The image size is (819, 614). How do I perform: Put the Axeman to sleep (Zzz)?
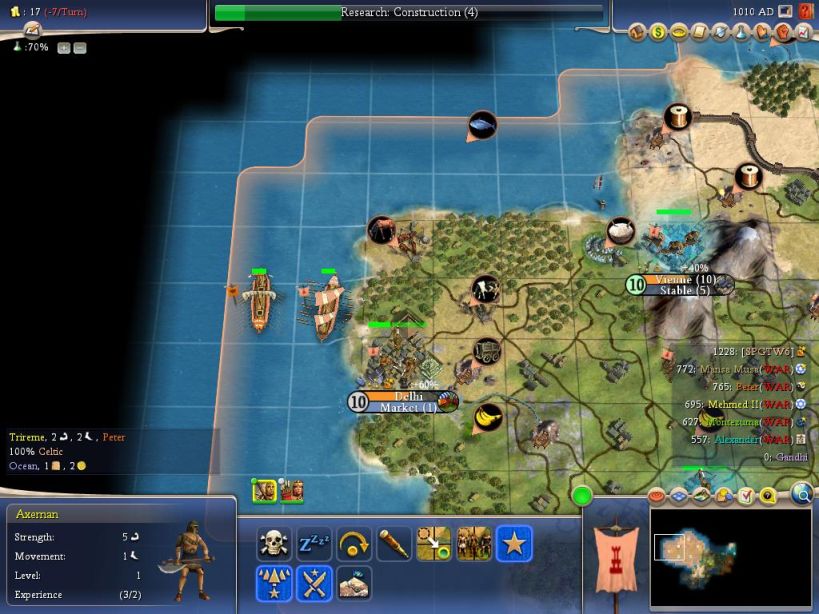click(x=314, y=544)
